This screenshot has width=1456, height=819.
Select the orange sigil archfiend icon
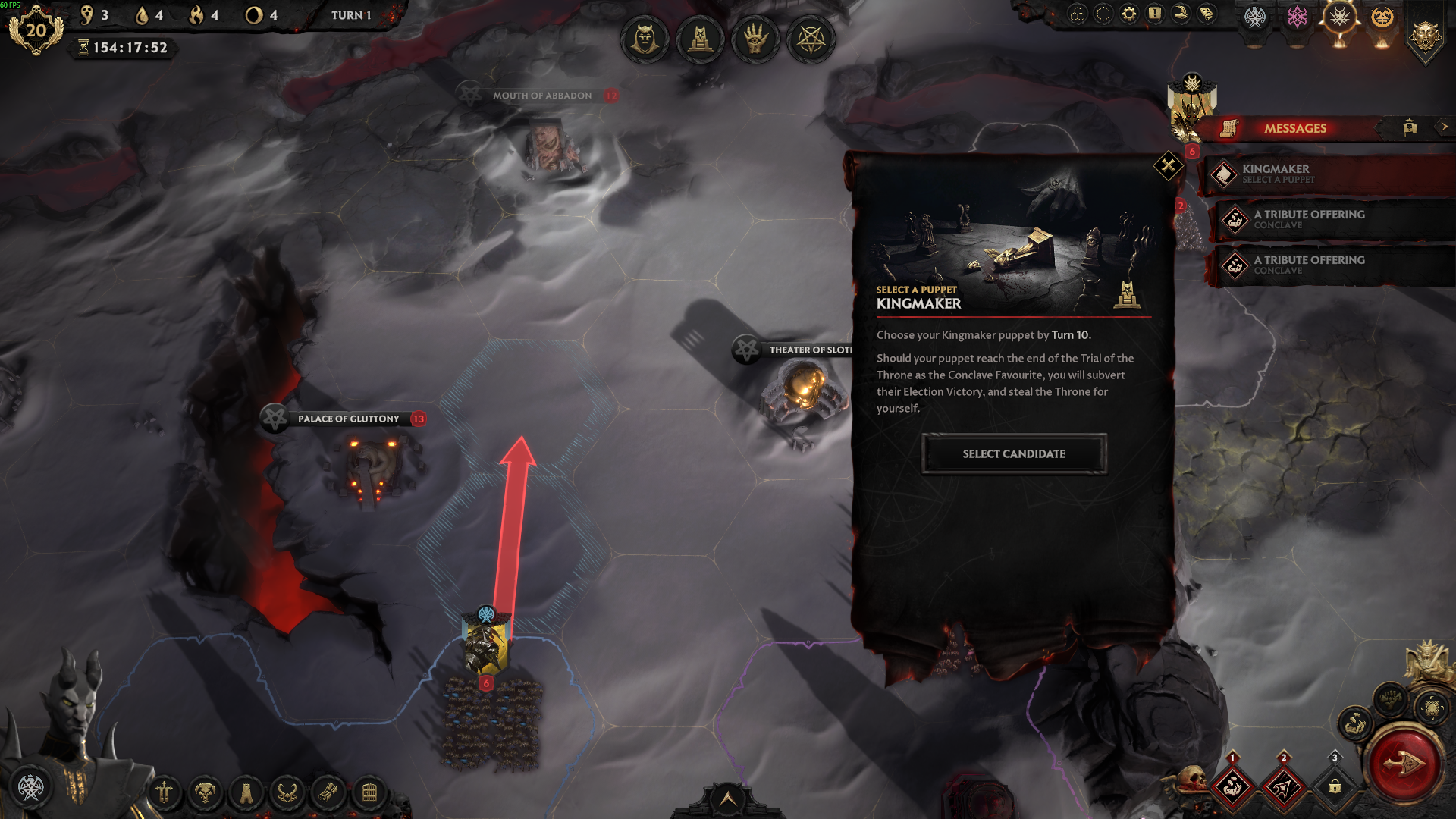point(1382,17)
